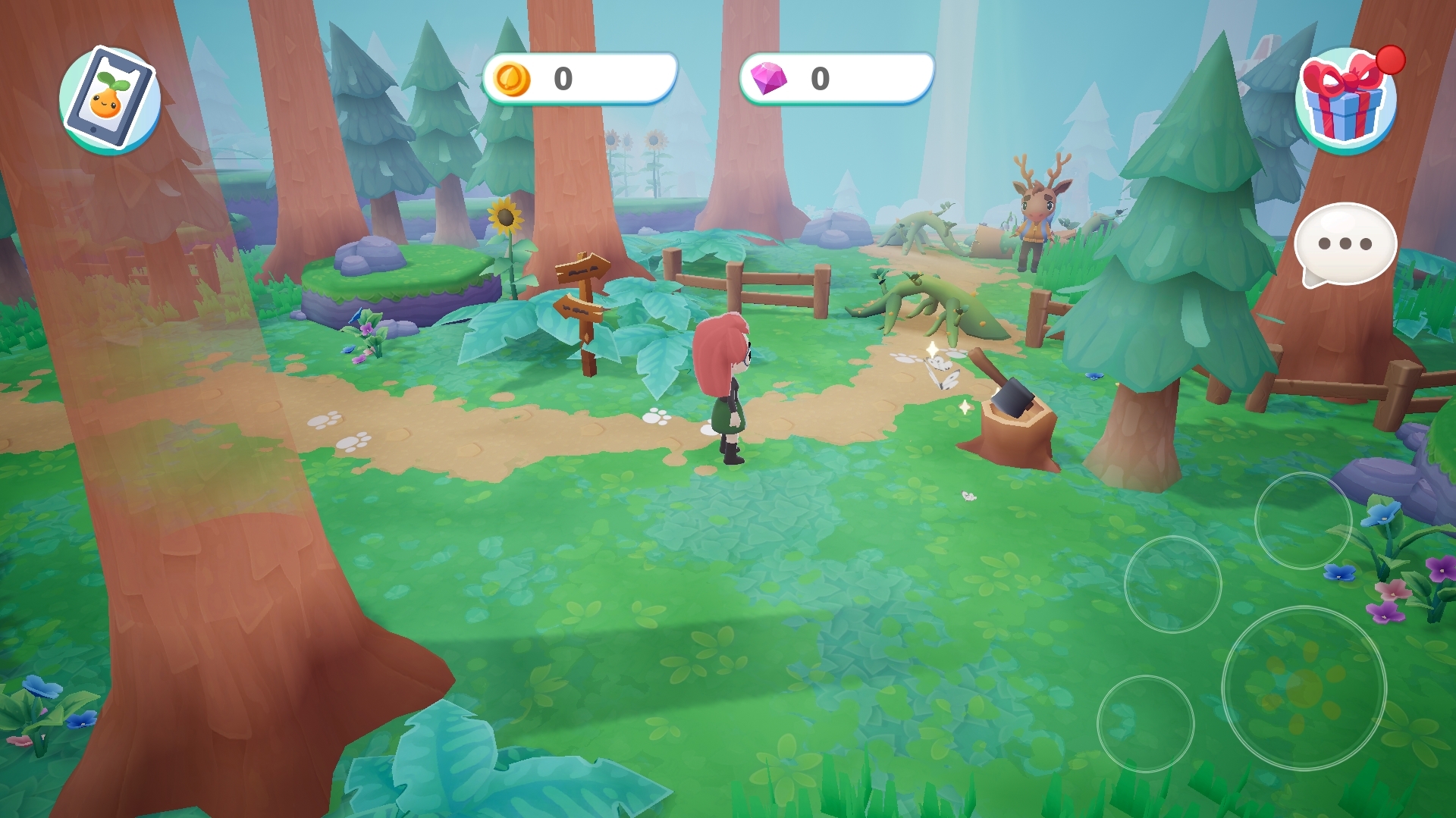Open the chat speech bubble
The height and width of the screenshot is (818, 1456).
coord(1345,244)
